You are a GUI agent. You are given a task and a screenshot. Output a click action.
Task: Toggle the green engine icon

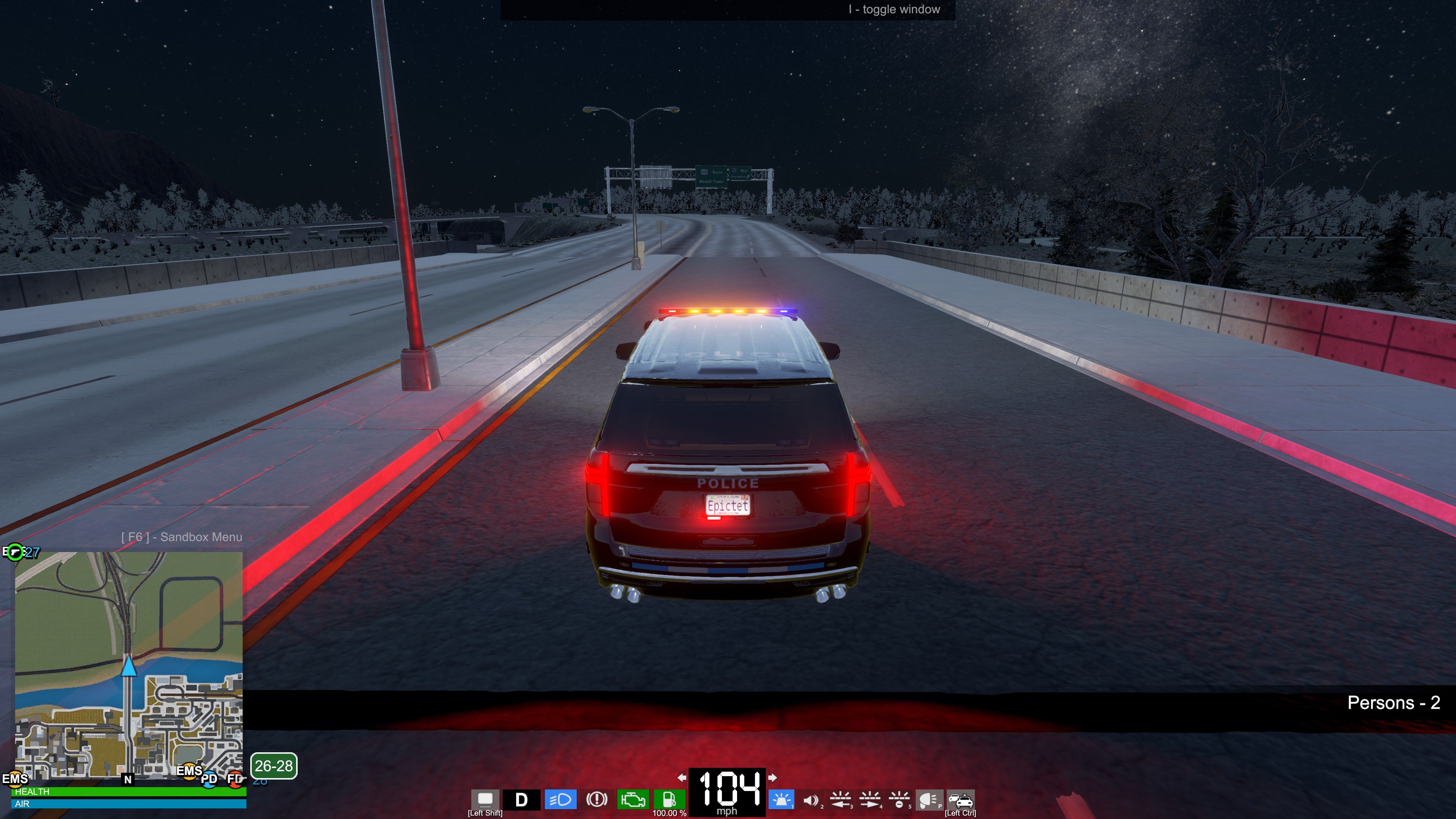click(632, 800)
